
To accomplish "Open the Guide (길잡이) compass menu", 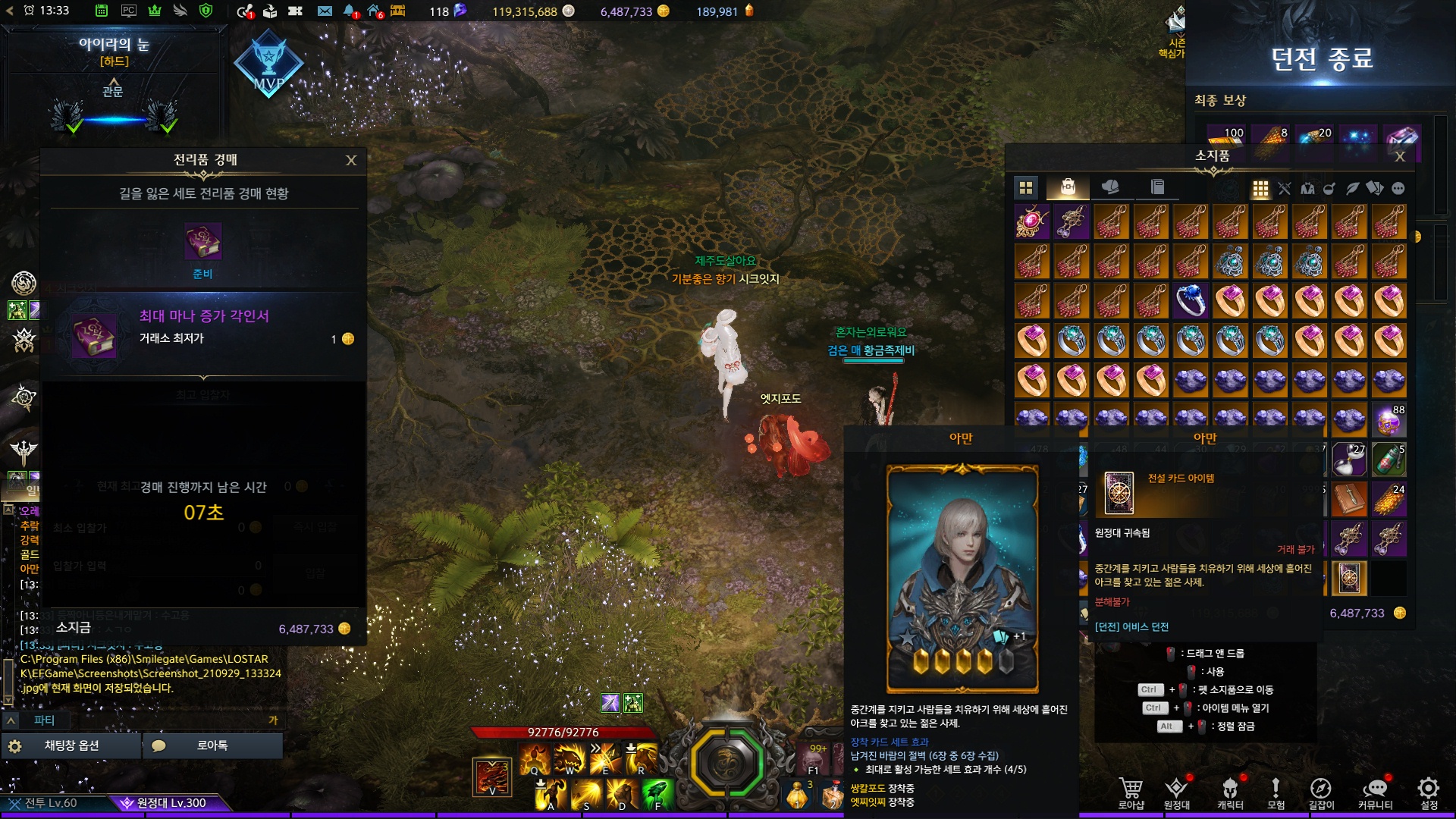I will pyautogui.click(x=1320, y=792).
